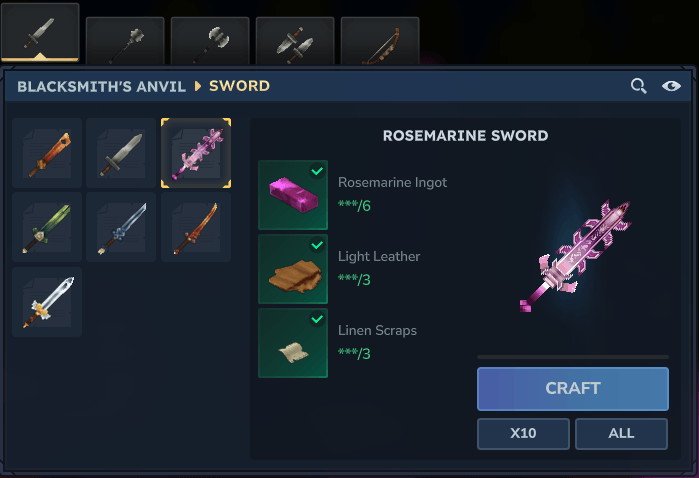Pick the green-bladed sword recipe
Viewport: 699px width, 478px height.
click(47, 227)
